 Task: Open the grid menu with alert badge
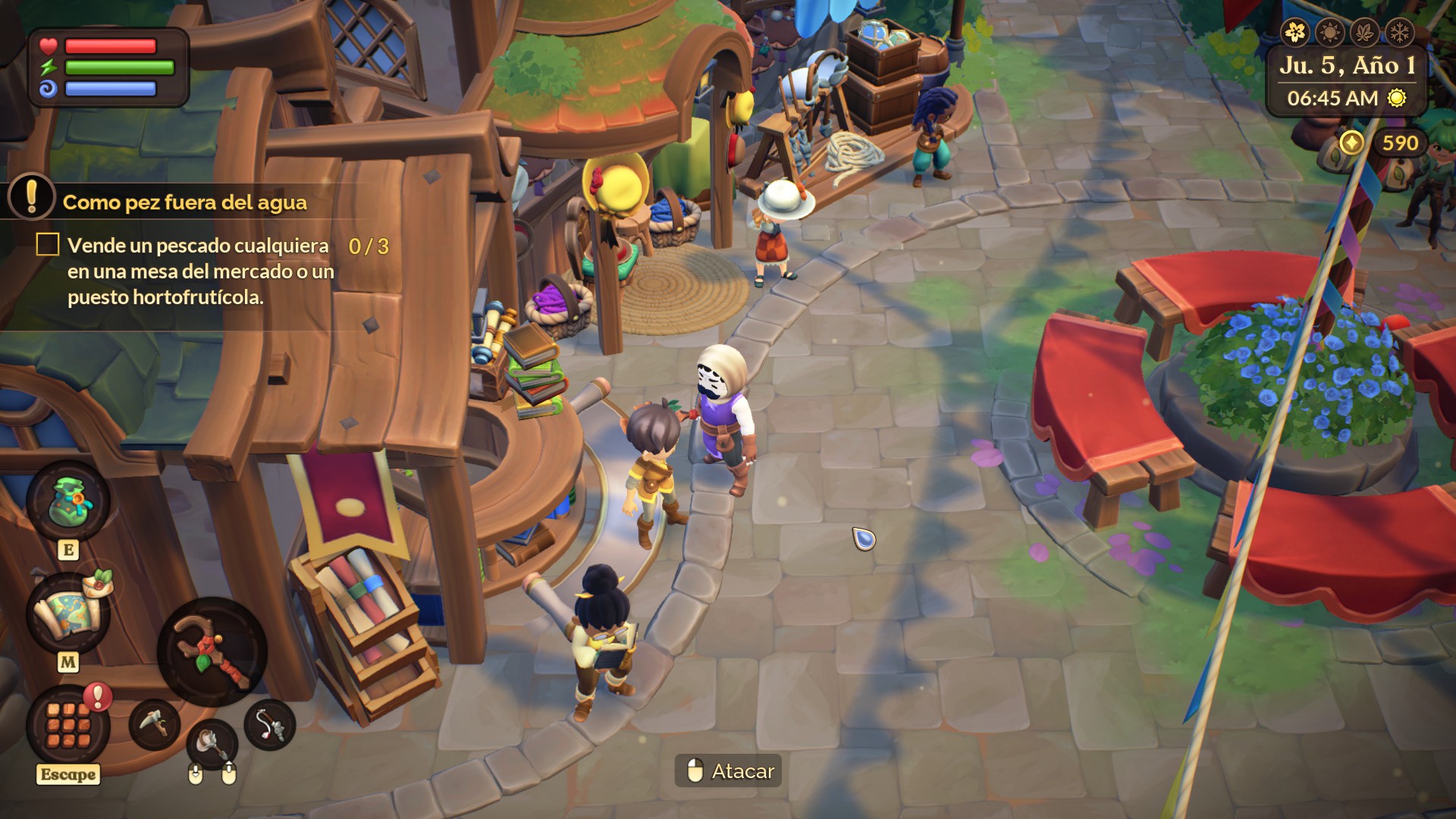[68, 725]
